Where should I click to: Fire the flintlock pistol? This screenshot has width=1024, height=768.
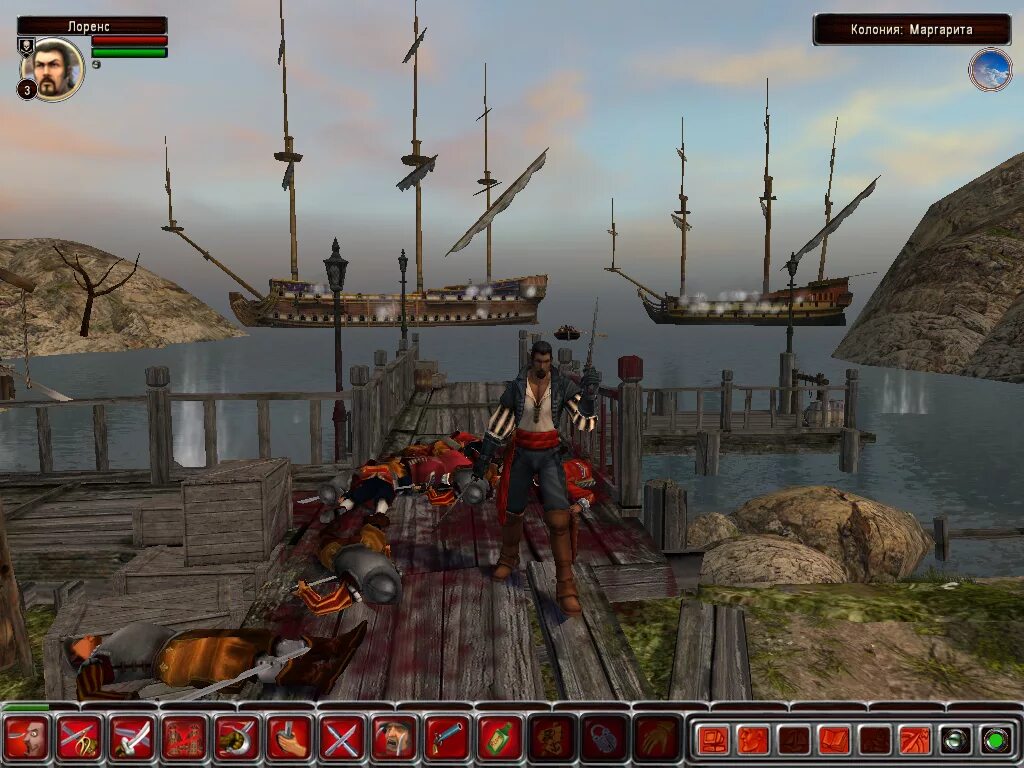[447, 739]
